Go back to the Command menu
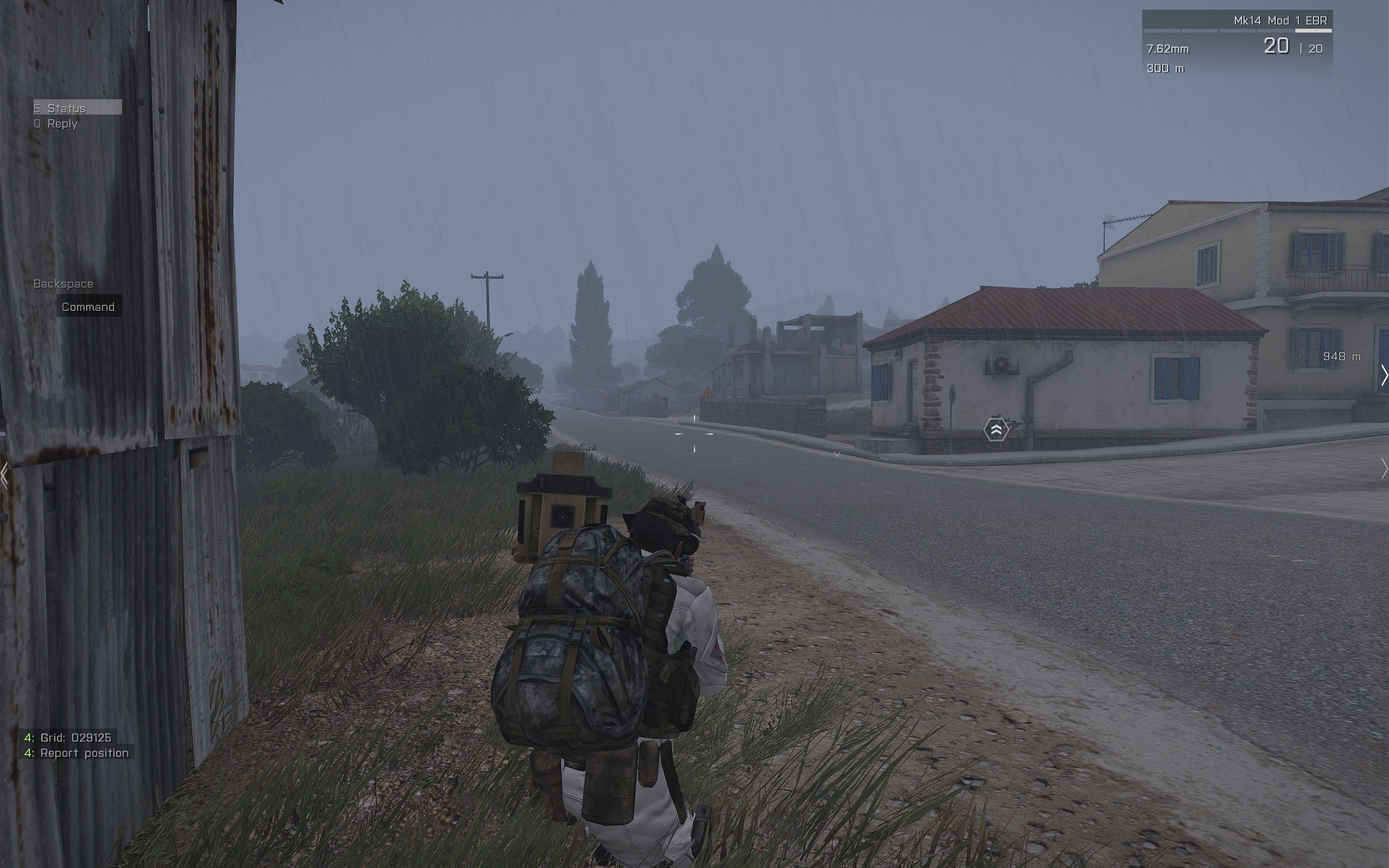The height and width of the screenshot is (868, 1389). [x=88, y=307]
